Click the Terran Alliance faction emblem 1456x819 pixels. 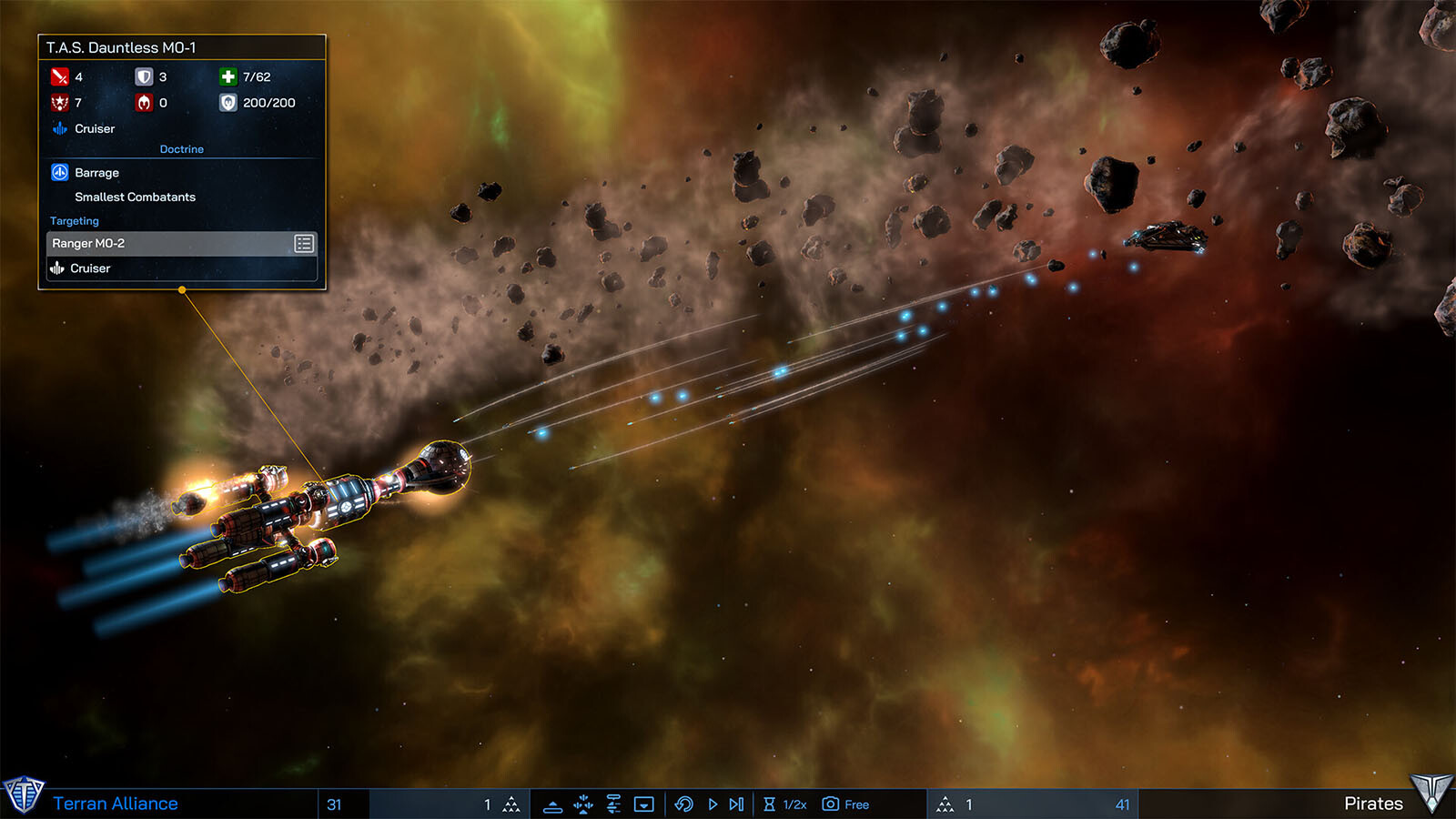23,794
